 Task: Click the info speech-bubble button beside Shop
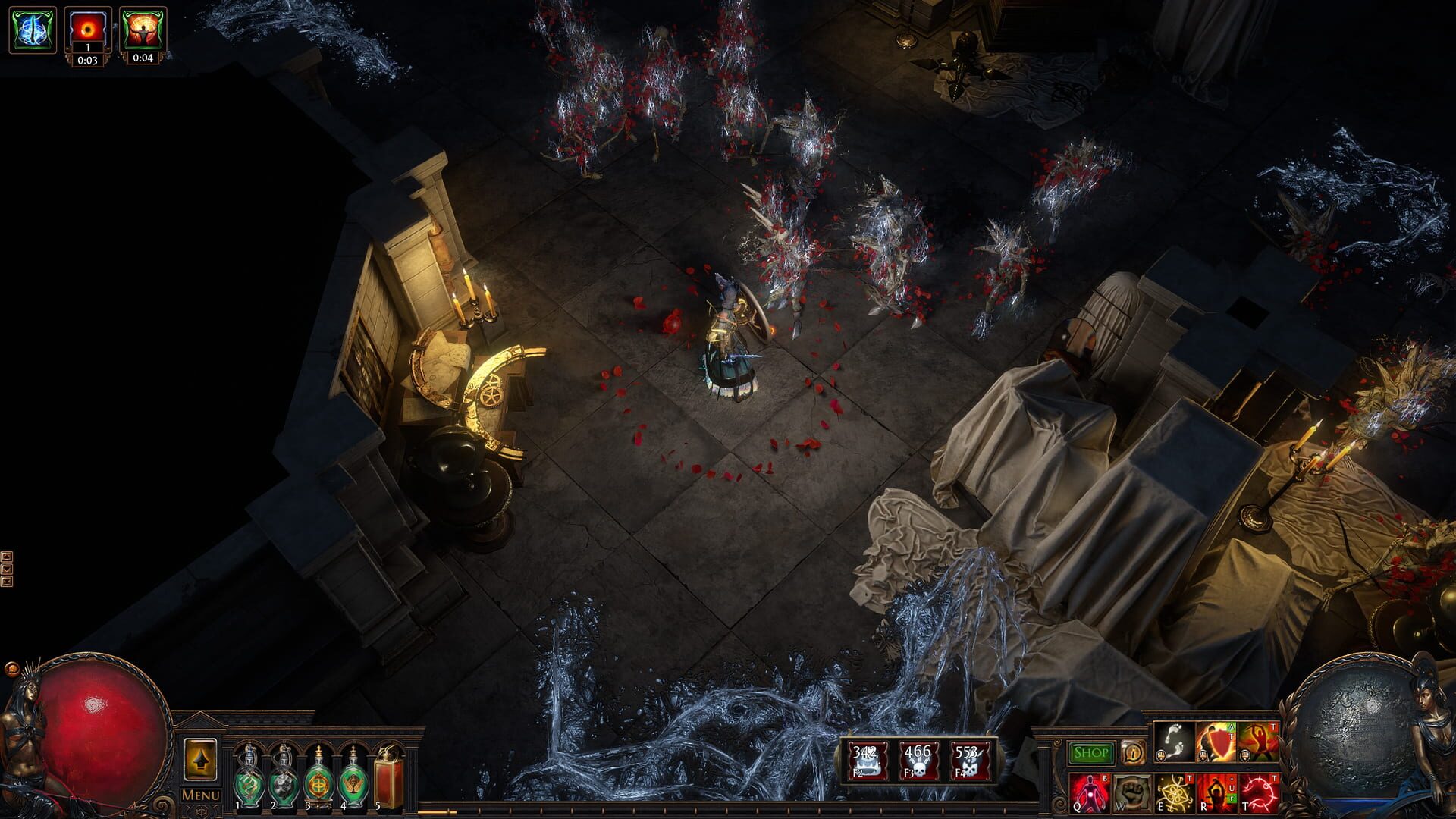[1134, 752]
